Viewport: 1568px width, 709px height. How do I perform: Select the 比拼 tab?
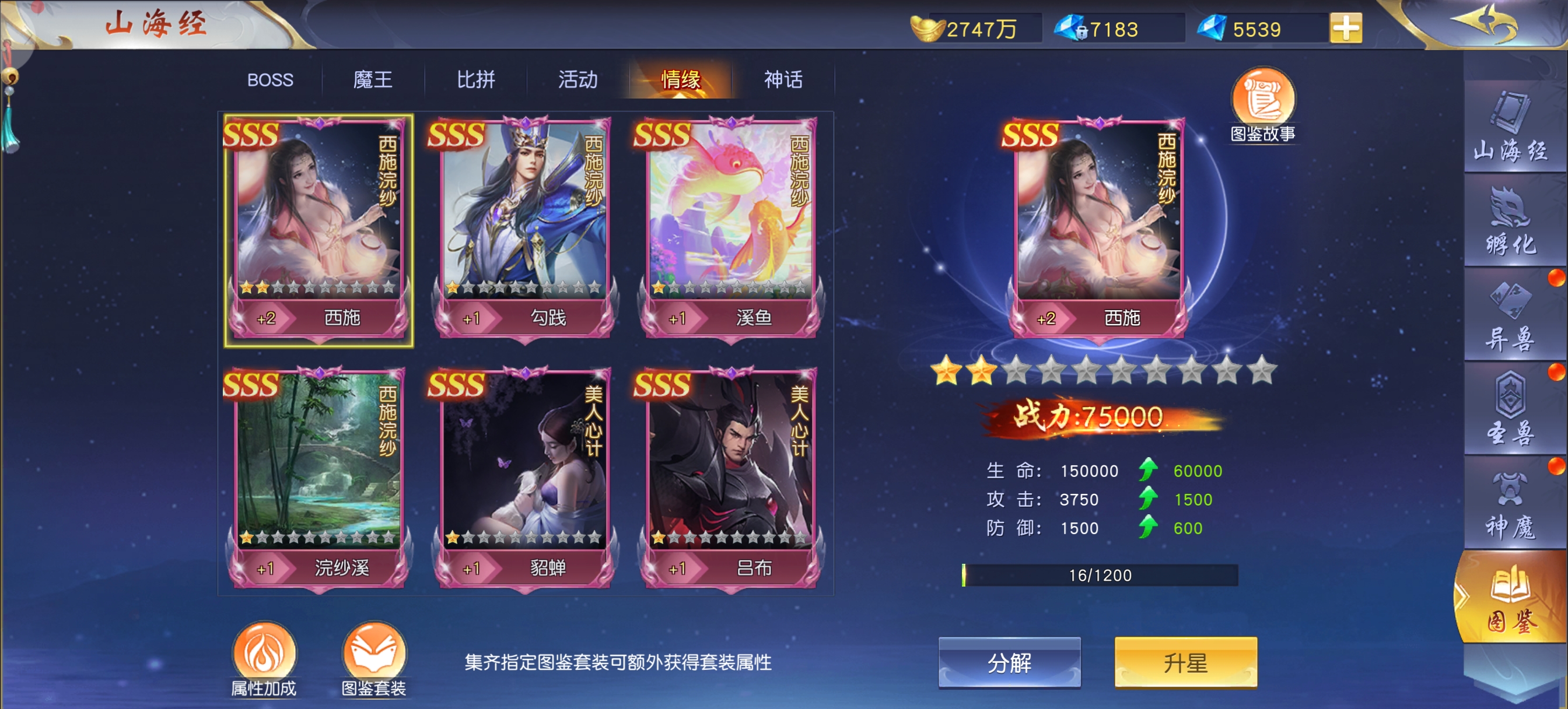coord(475,80)
